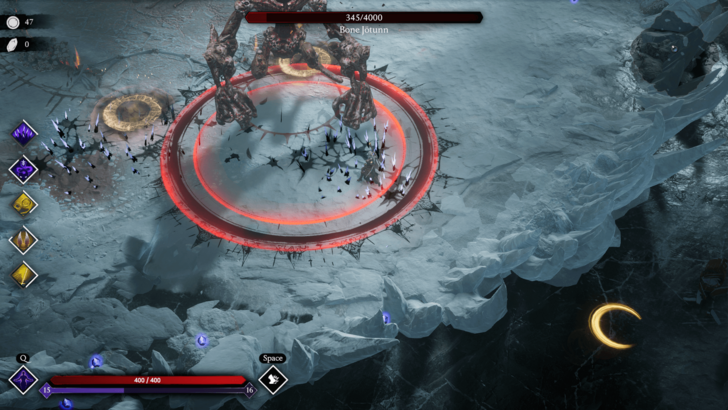728x410 pixels.
Task: Click the bottom golden shard diamond icon
Action: [x=23, y=274]
